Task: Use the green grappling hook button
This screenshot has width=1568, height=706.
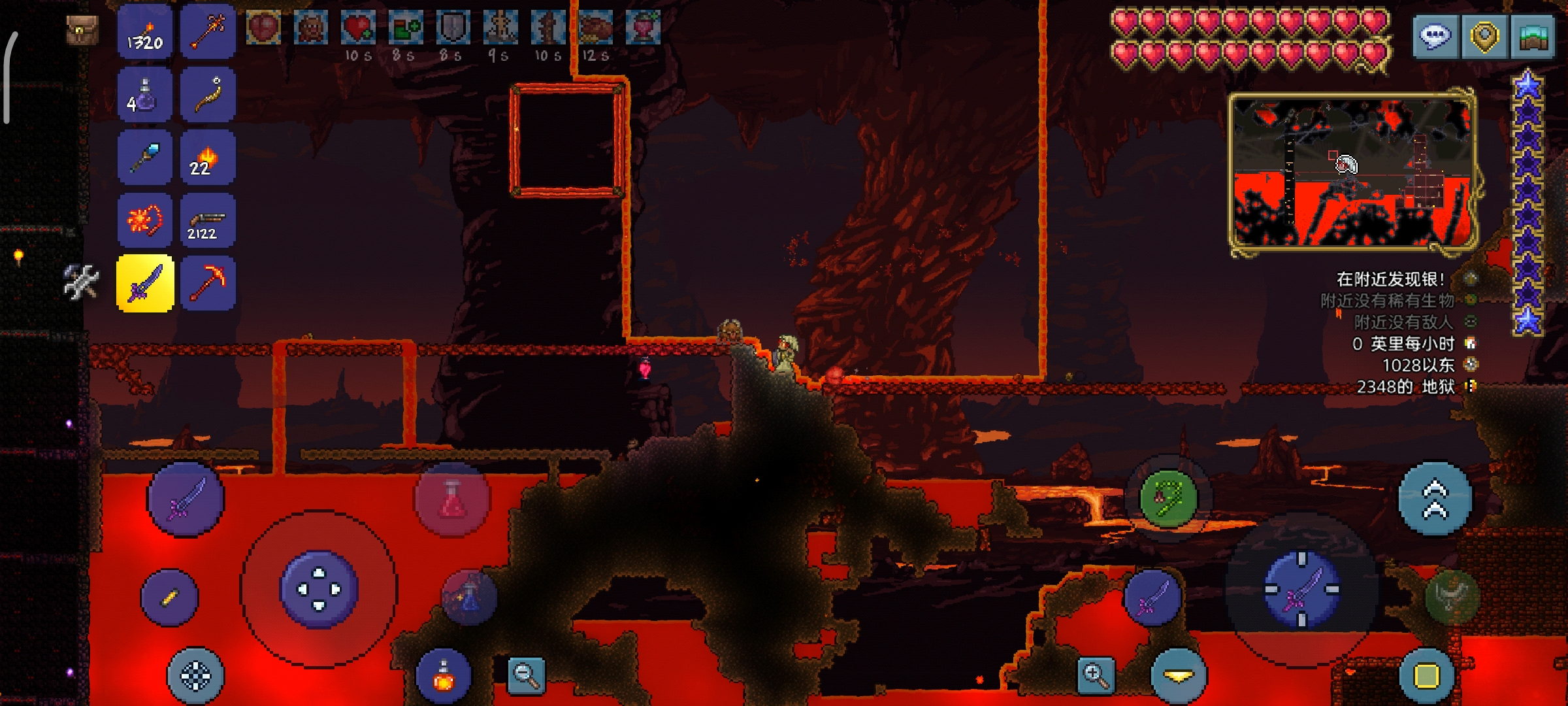Action: pos(1168,499)
